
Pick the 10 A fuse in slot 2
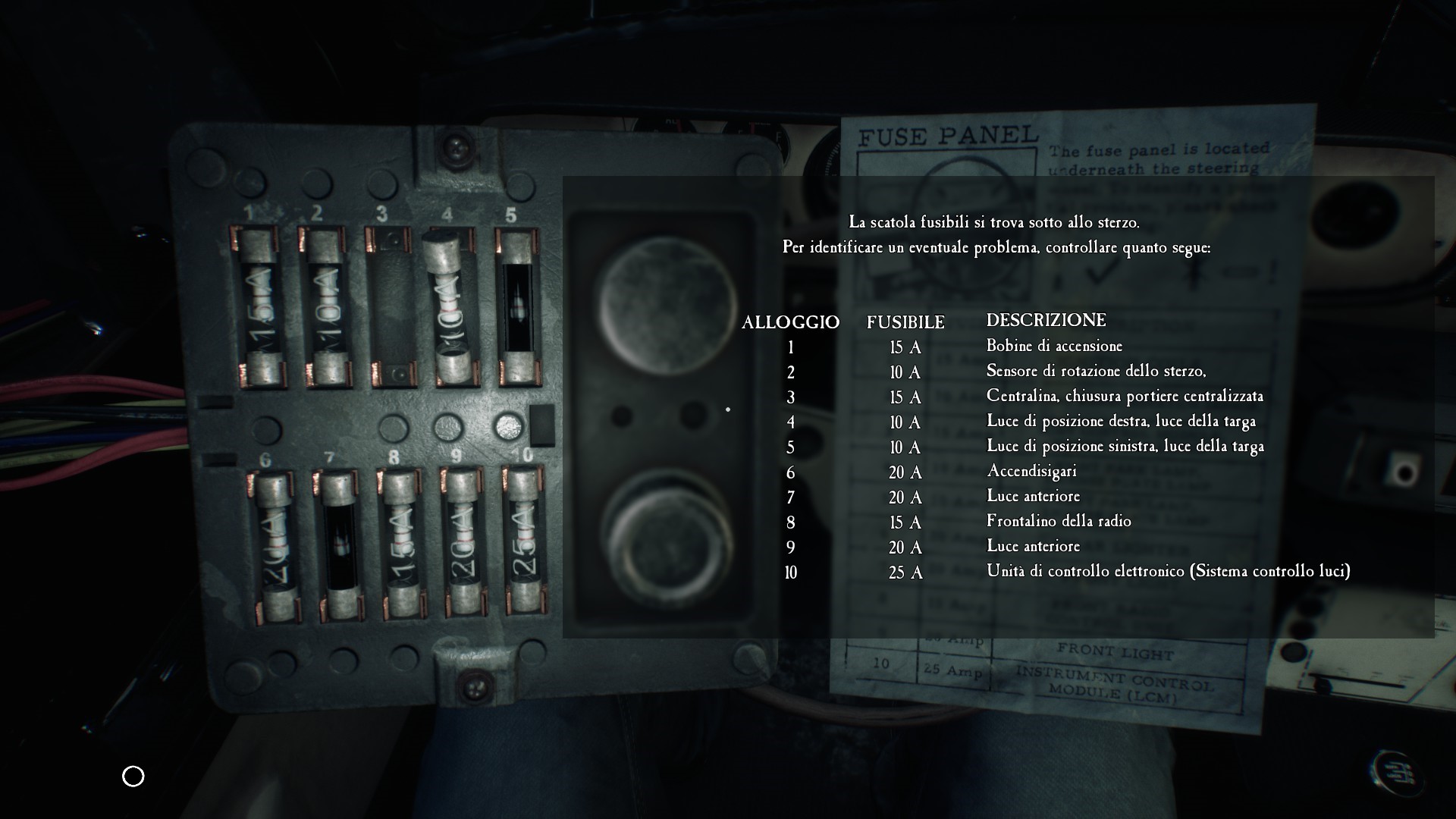point(326,307)
